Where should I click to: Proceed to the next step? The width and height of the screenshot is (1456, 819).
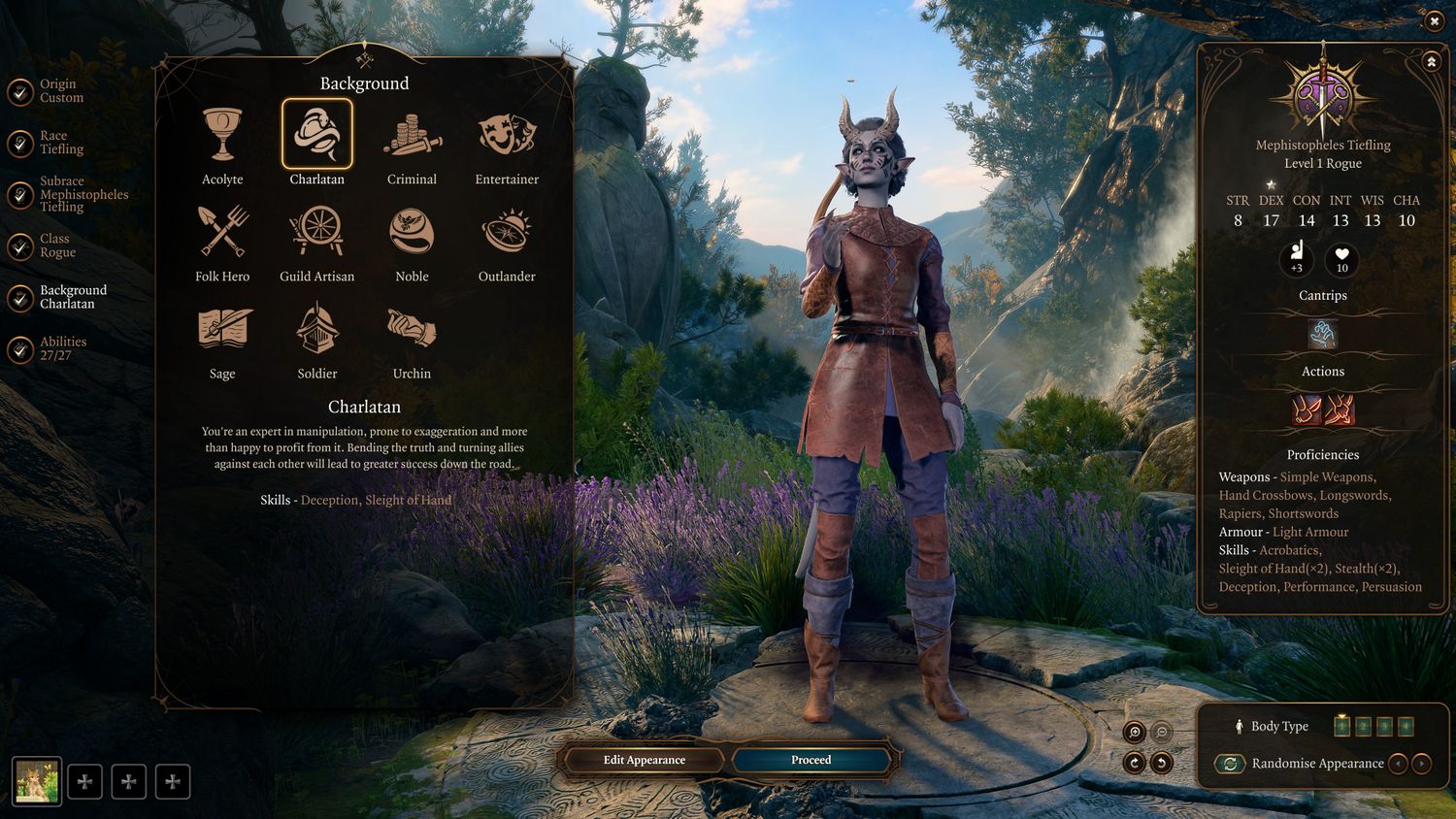coord(811,760)
